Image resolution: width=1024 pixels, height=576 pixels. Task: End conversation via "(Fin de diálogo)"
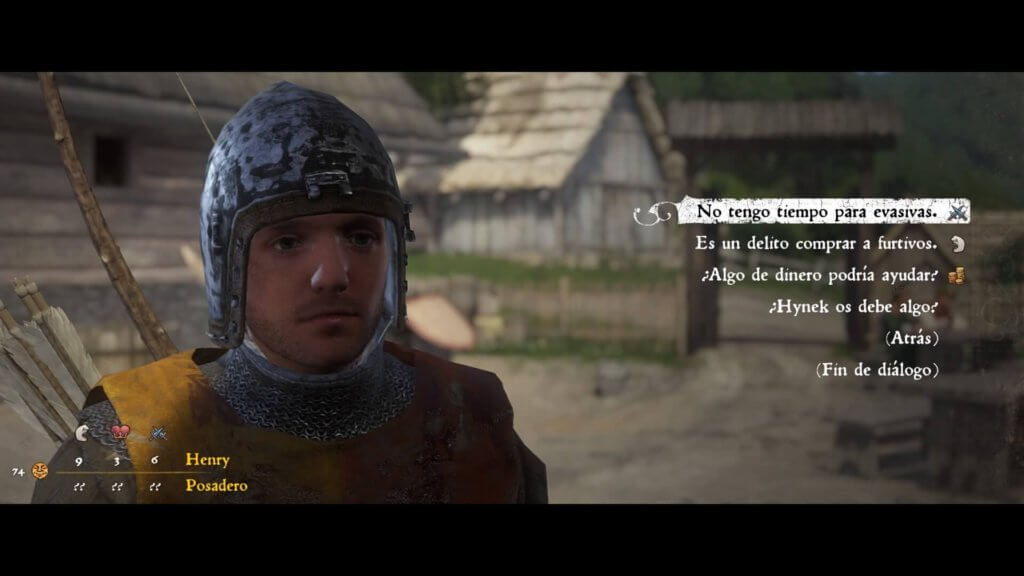tap(876, 370)
